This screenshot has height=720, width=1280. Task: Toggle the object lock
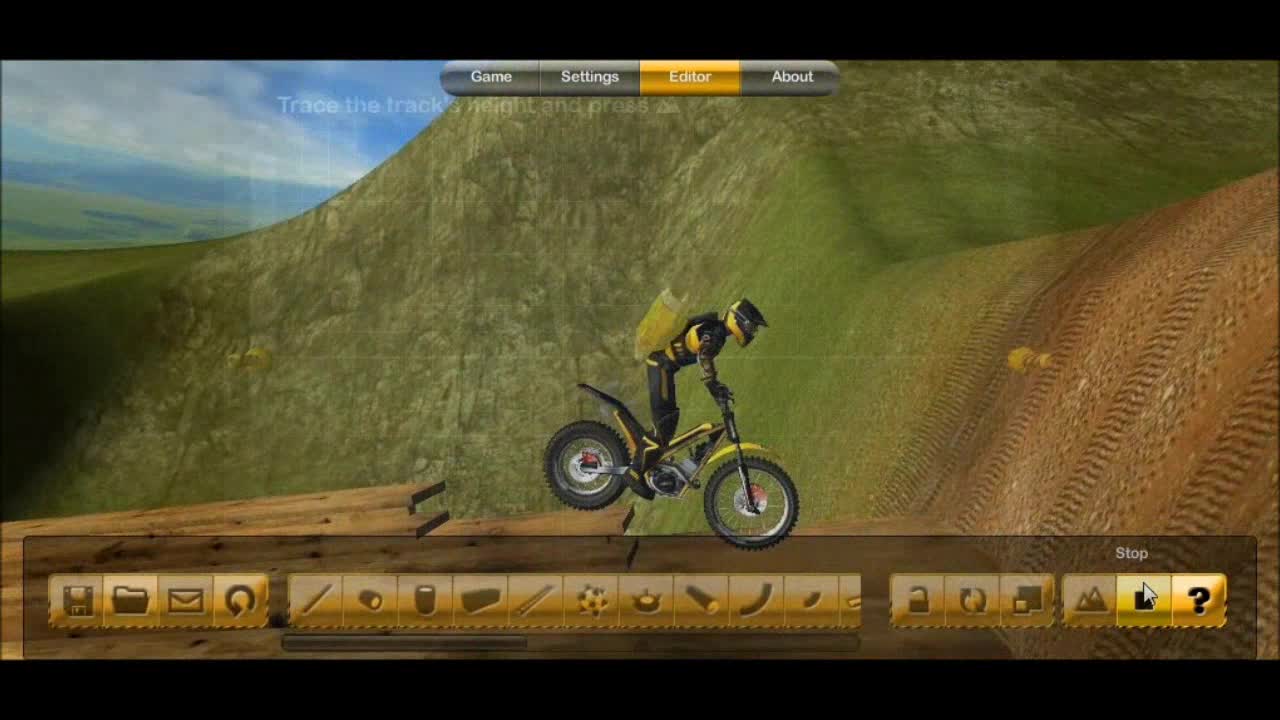[x=919, y=598]
